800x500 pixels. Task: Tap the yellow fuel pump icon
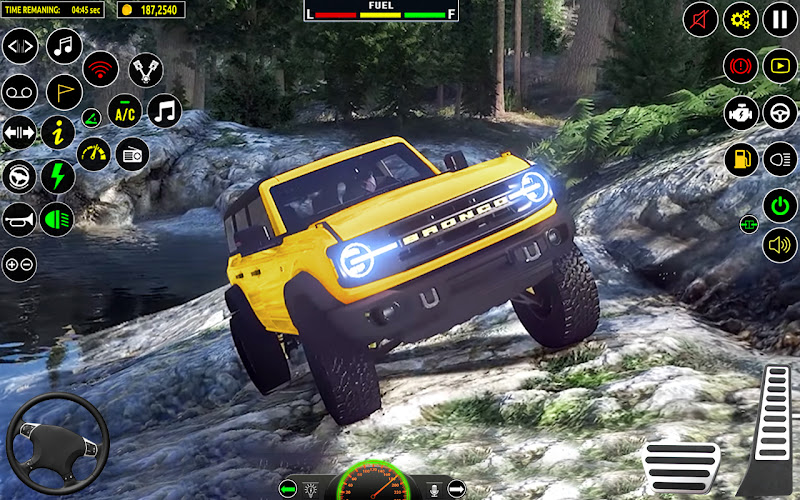click(741, 159)
